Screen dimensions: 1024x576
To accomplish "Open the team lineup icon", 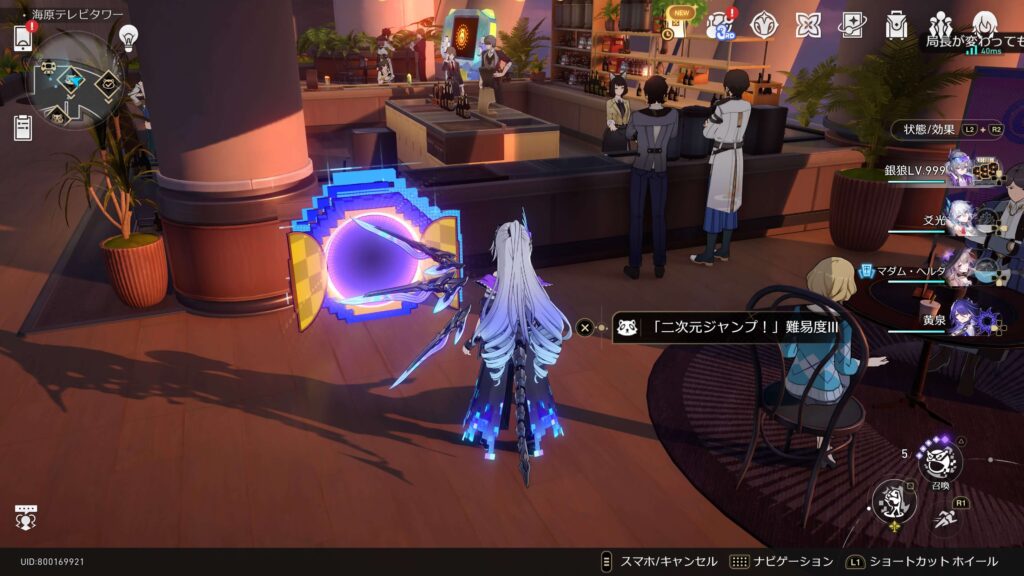I will tap(940, 24).
